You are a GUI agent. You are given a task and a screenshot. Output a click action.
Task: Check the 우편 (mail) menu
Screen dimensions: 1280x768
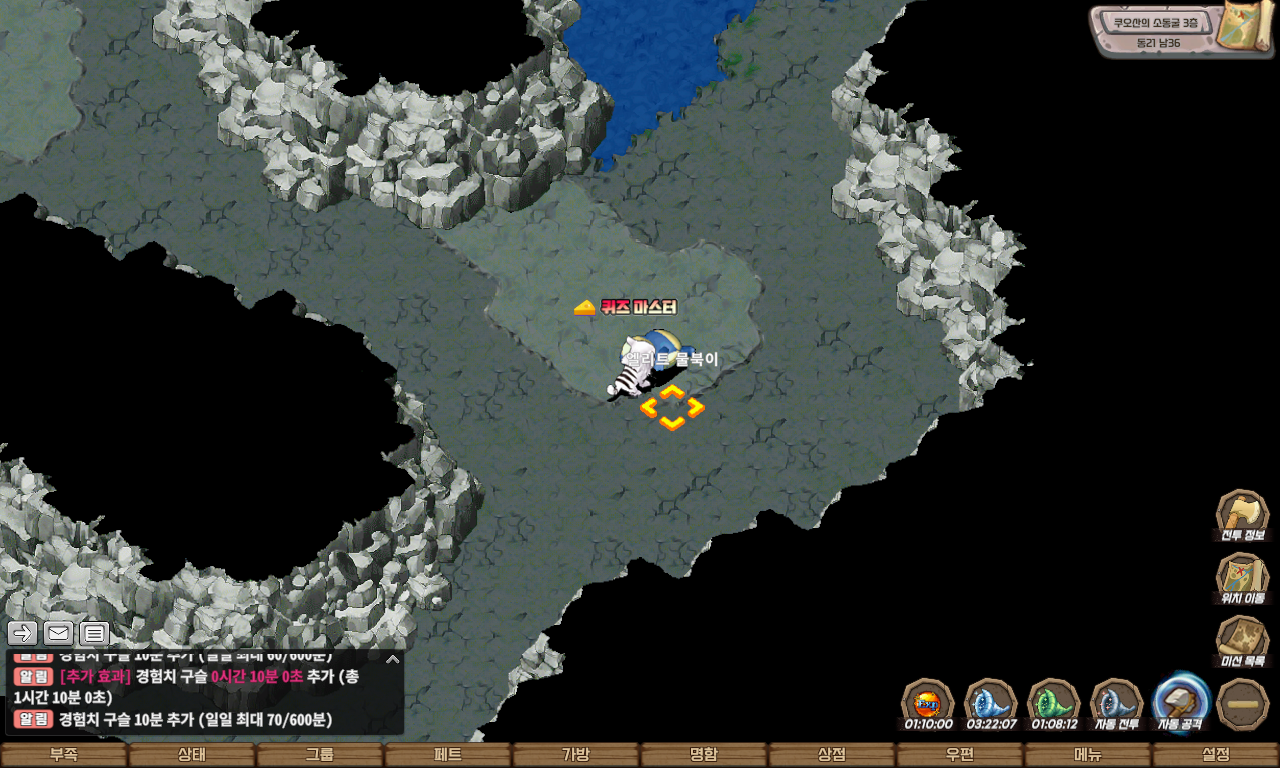click(x=959, y=755)
